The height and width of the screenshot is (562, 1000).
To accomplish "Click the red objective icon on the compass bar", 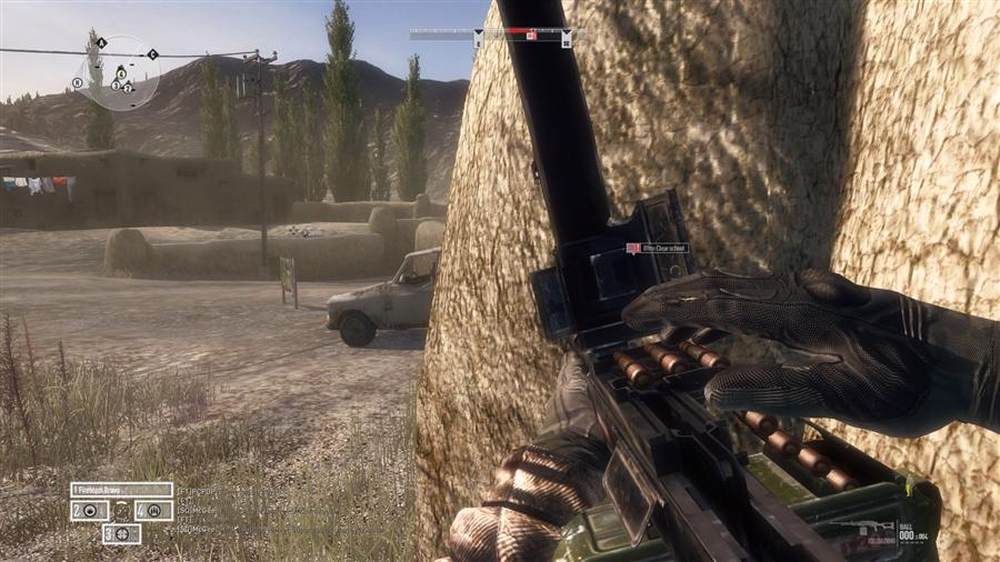I will tap(531, 36).
